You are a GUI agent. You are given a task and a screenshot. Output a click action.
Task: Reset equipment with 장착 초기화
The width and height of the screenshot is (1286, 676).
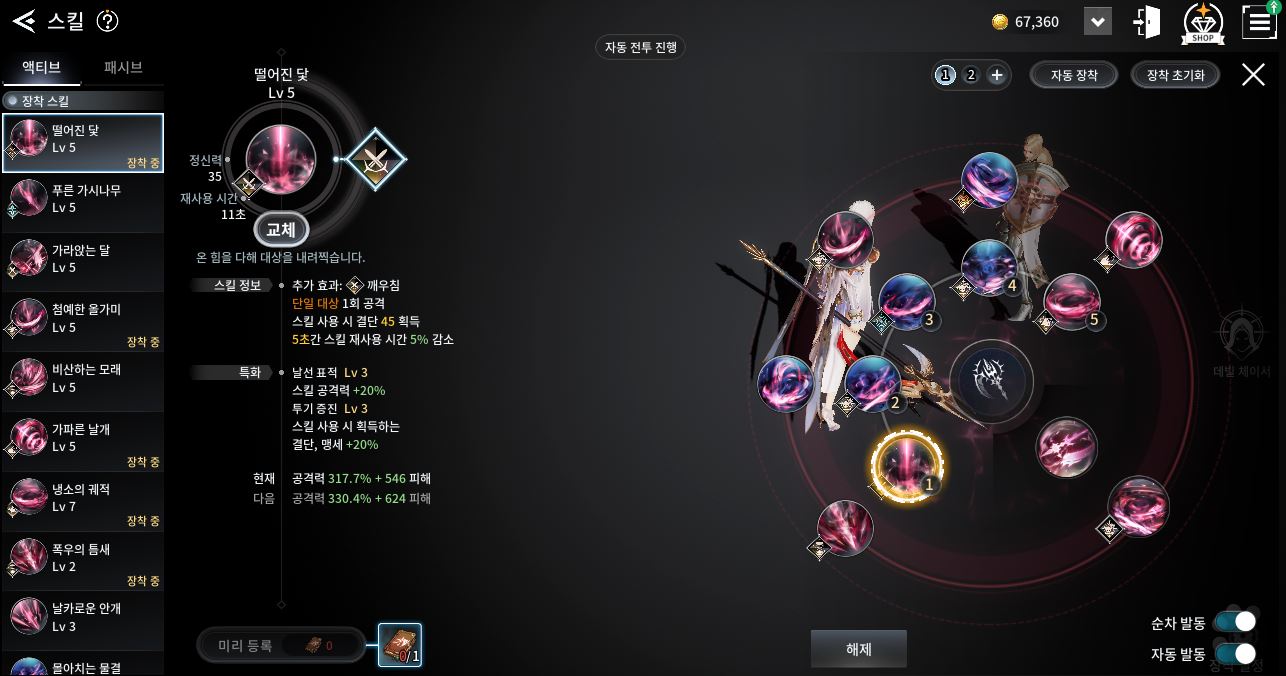click(1175, 75)
